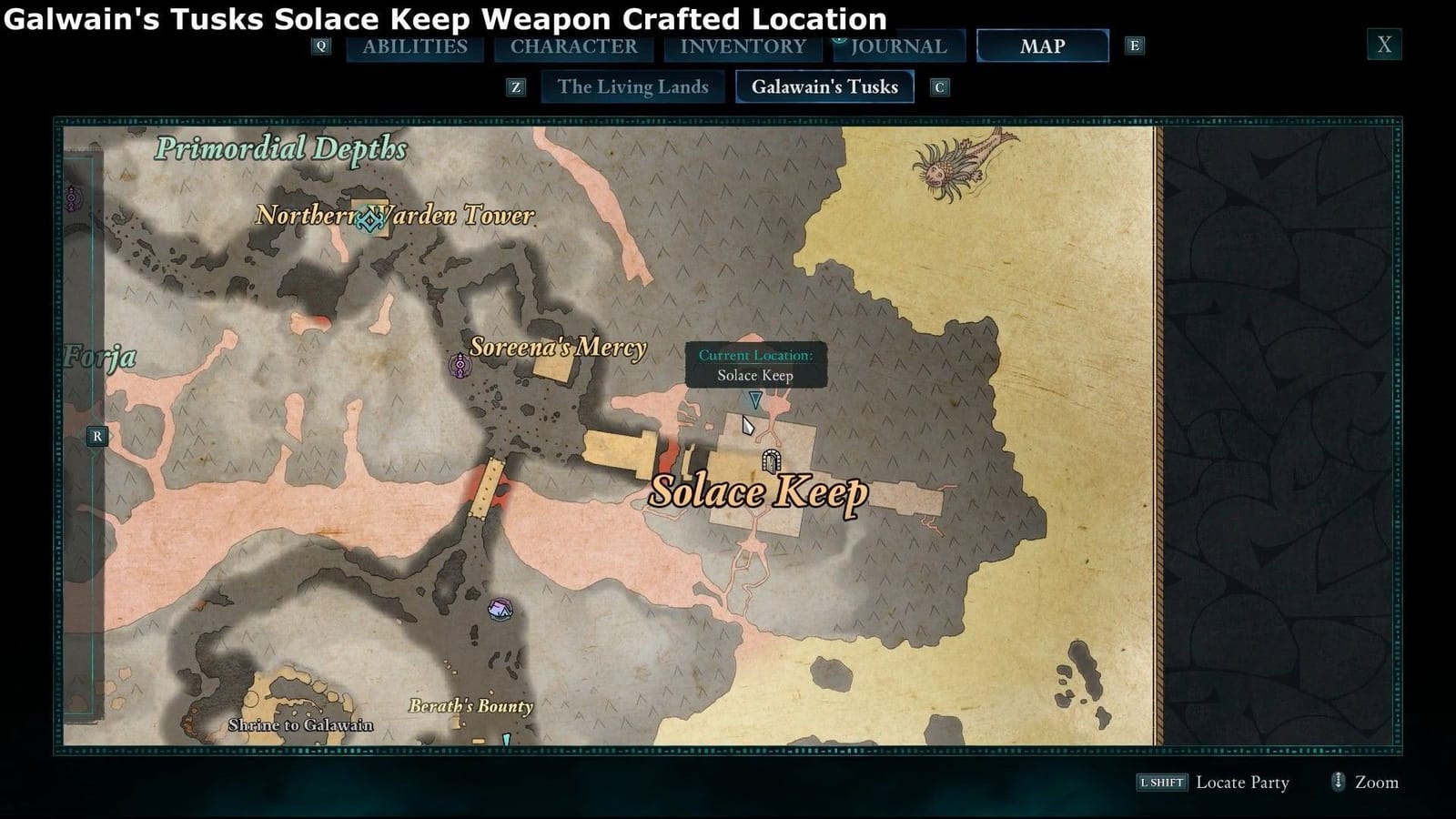Click the R key prompt on map's left edge

(x=97, y=436)
